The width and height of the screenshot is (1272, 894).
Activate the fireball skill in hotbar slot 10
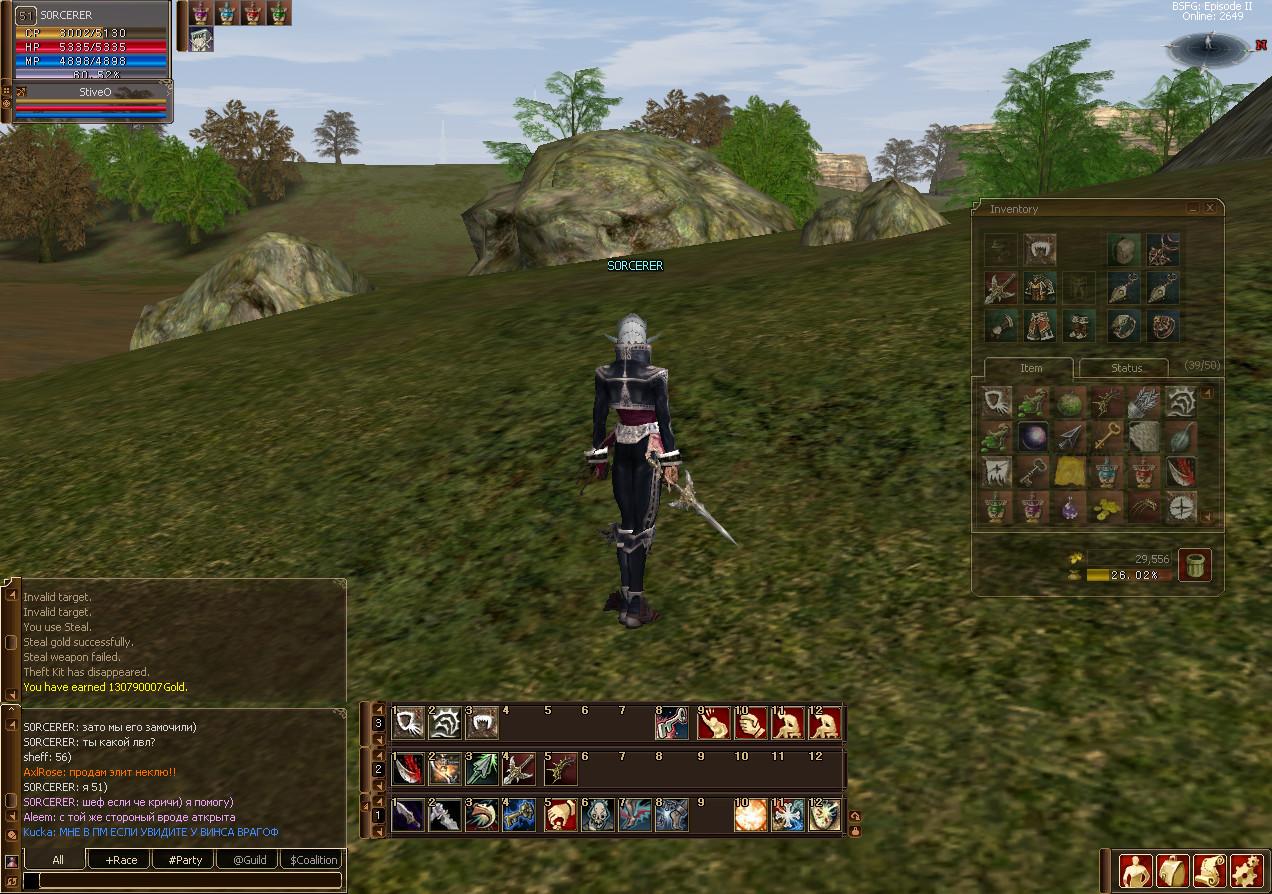coord(750,815)
